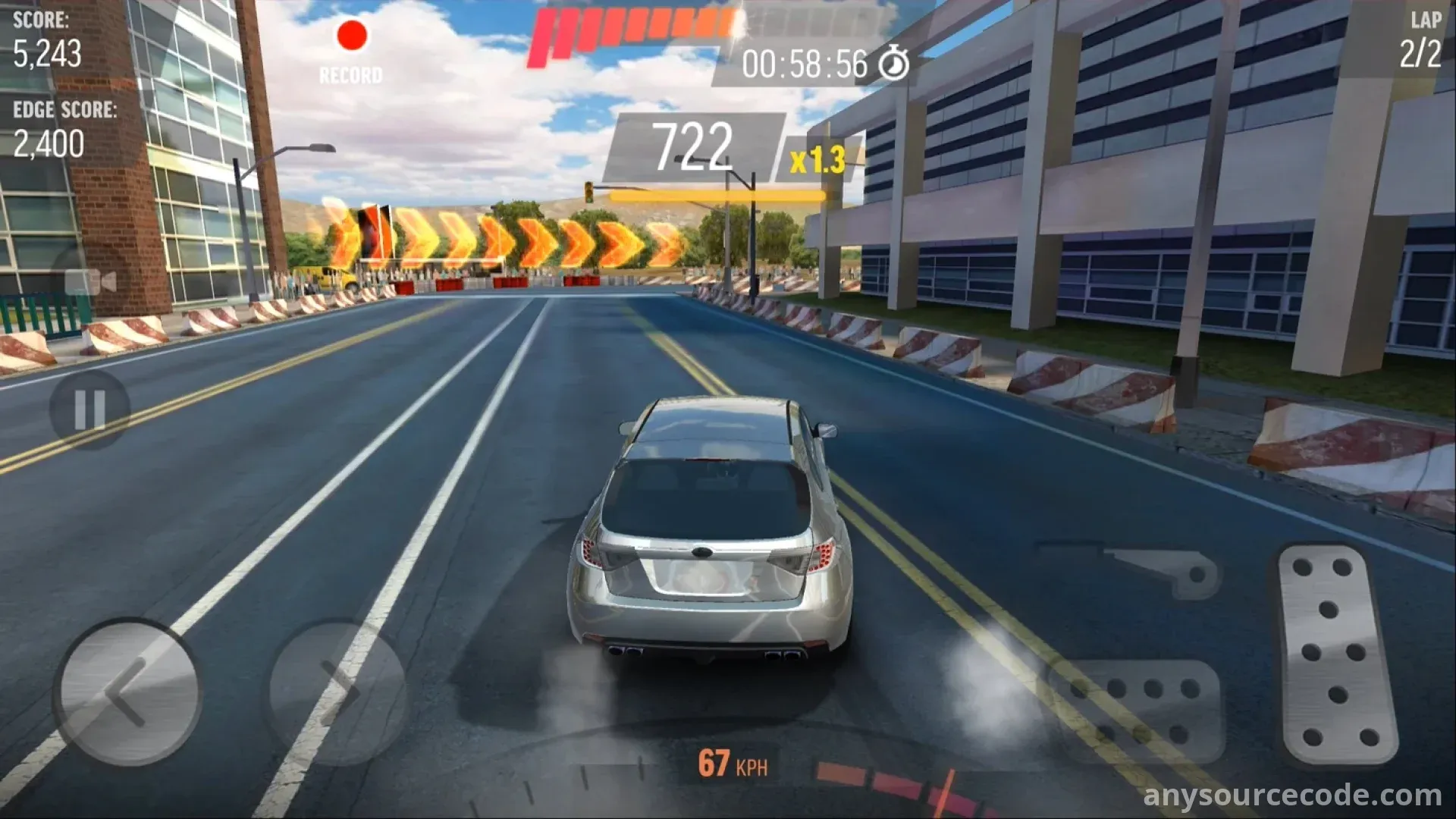The height and width of the screenshot is (819, 1456).
Task: Pause the race with the pause button
Action: click(89, 409)
